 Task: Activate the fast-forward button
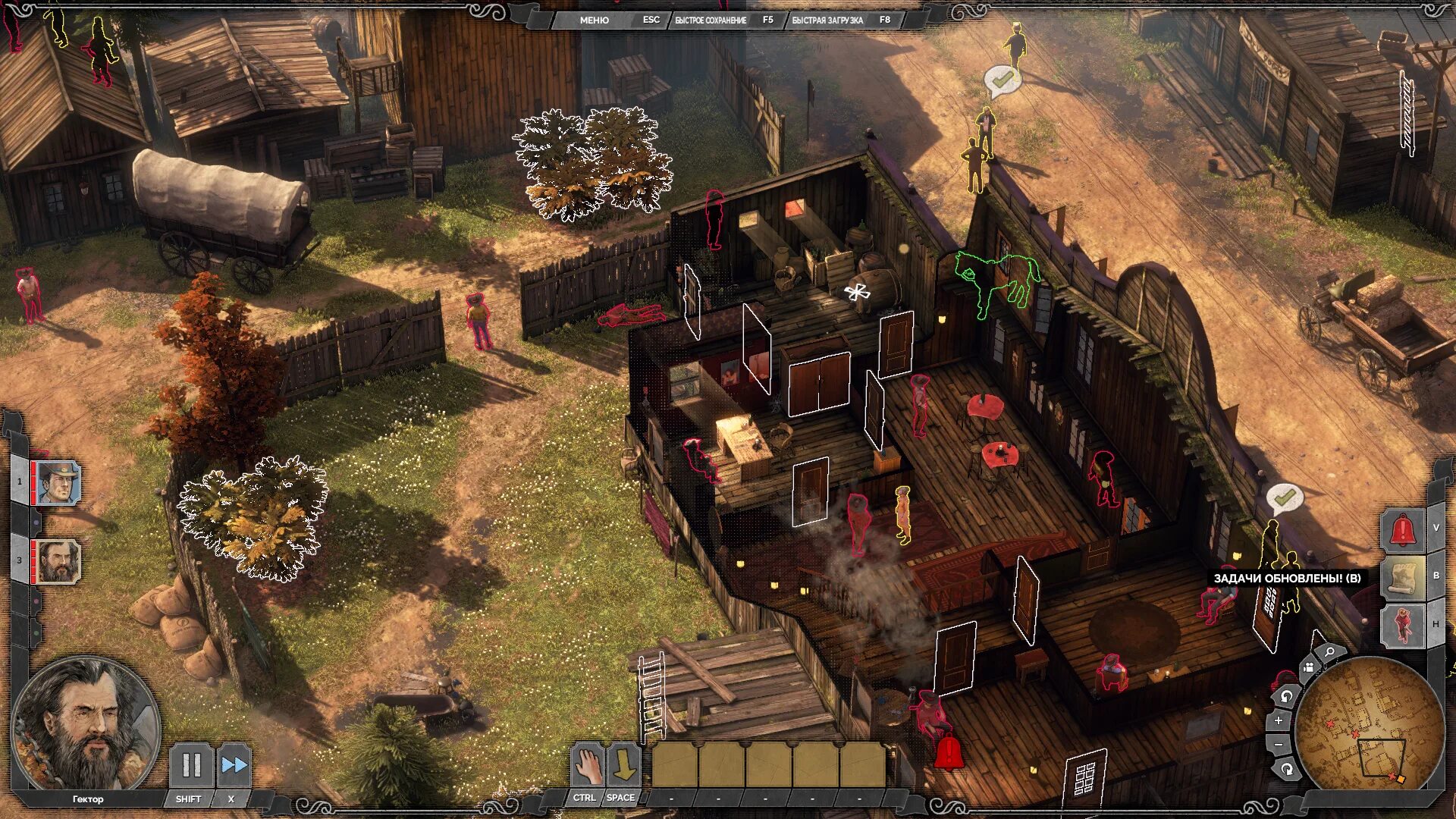point(234,765)
